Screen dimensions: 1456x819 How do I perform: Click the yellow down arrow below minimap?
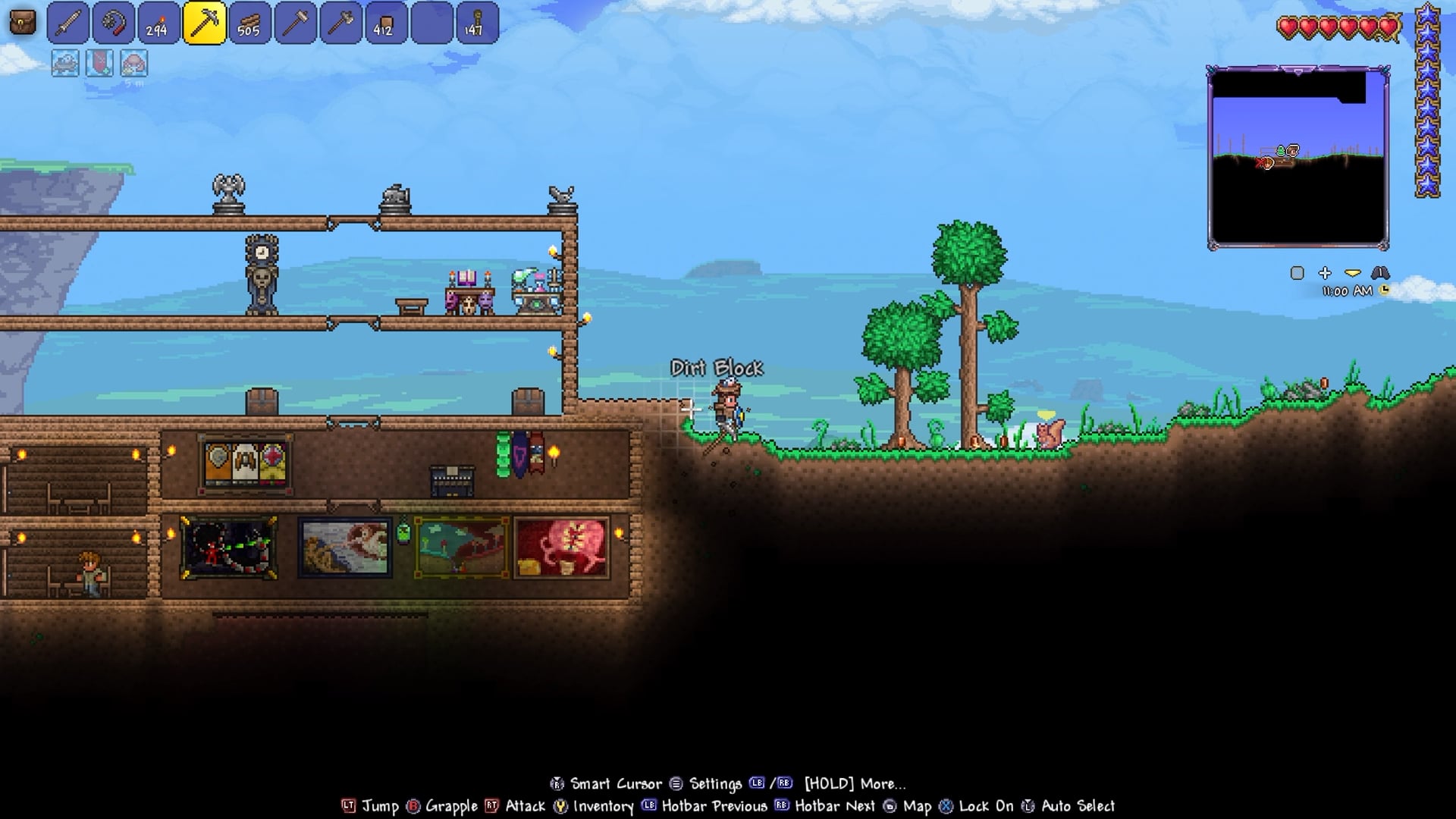point(1352,273)
